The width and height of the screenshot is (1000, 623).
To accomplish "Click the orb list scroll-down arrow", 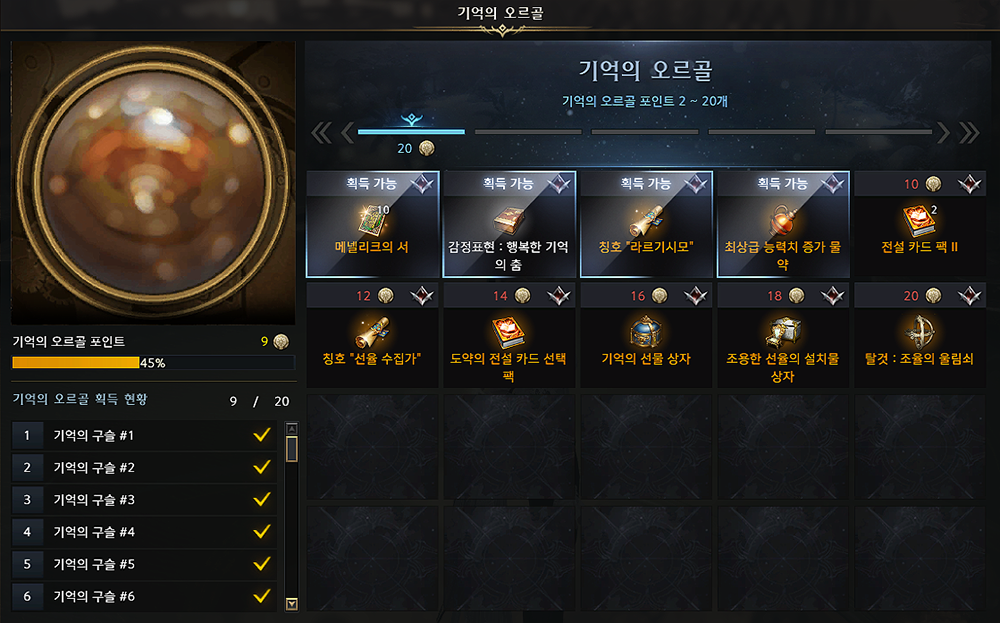I will coord(292,603).
